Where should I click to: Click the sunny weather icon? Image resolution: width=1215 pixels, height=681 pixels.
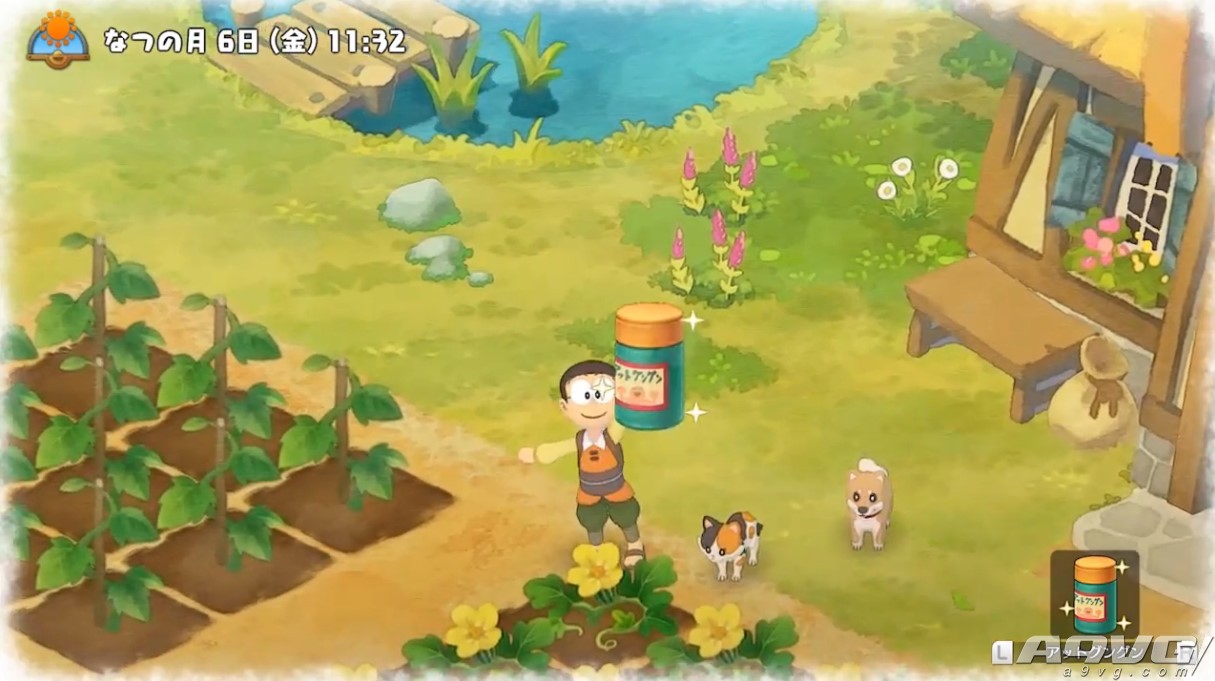(58, 37)
